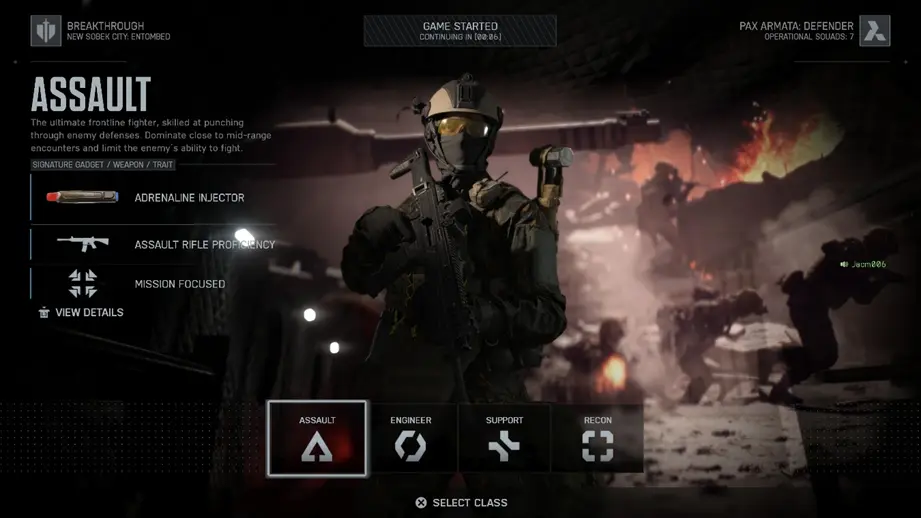
Task: Choose the Engineer class
Action: coord(411,438)
